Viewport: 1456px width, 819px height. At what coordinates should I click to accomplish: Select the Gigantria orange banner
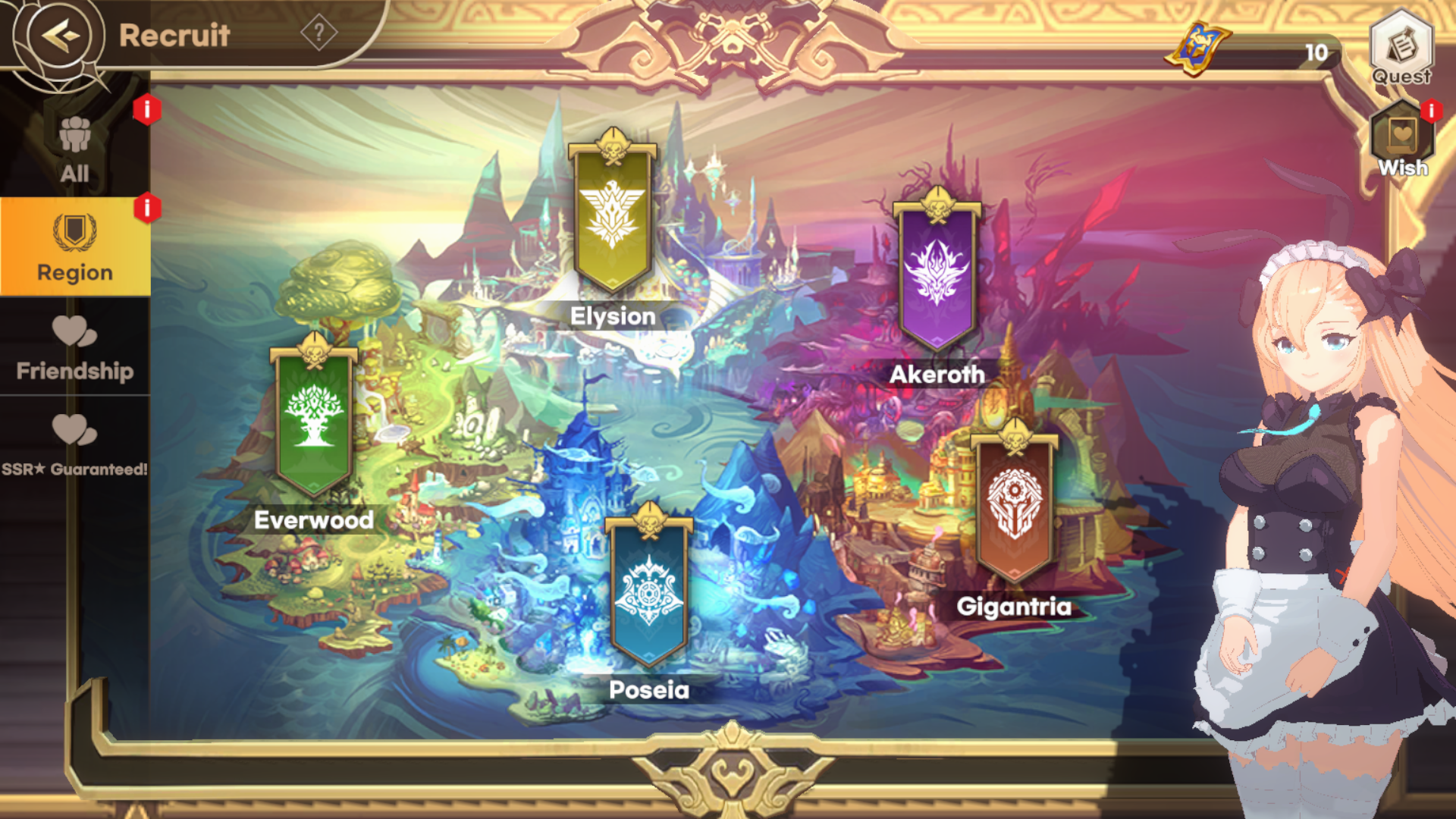coord(1014,507)
